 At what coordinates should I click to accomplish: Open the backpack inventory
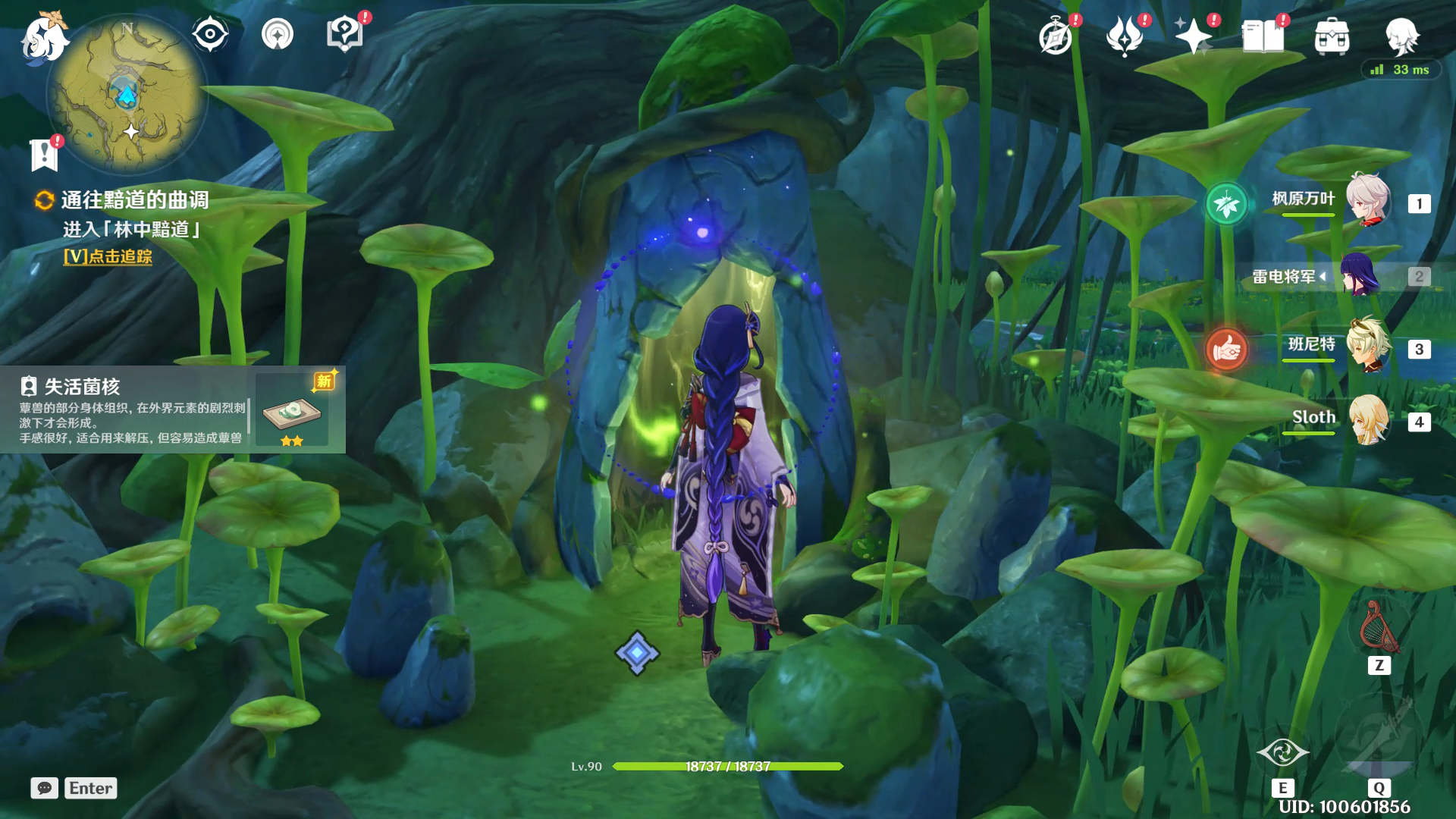click(x=1332, y=37)
